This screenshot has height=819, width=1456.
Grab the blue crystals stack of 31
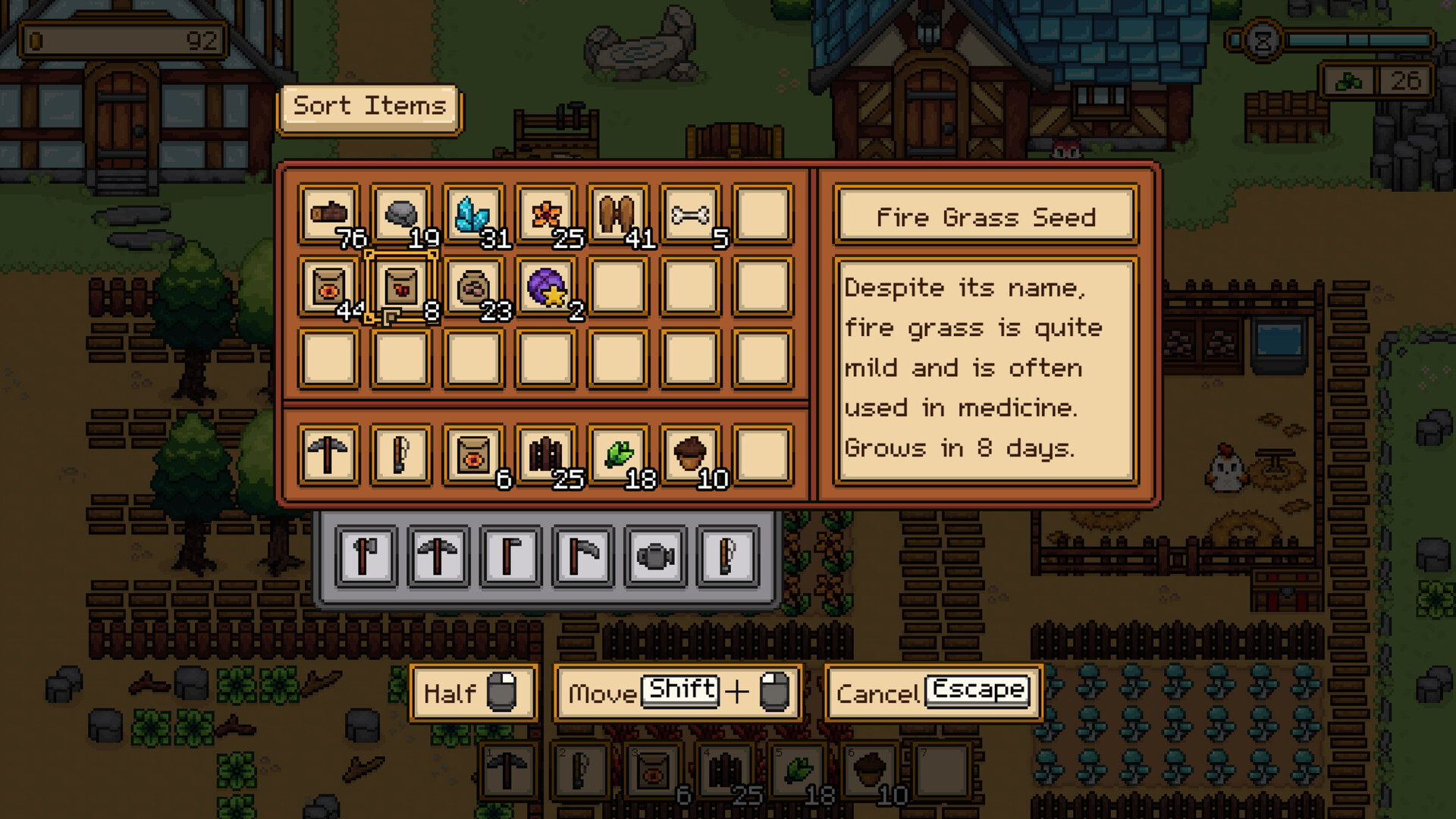472,213
